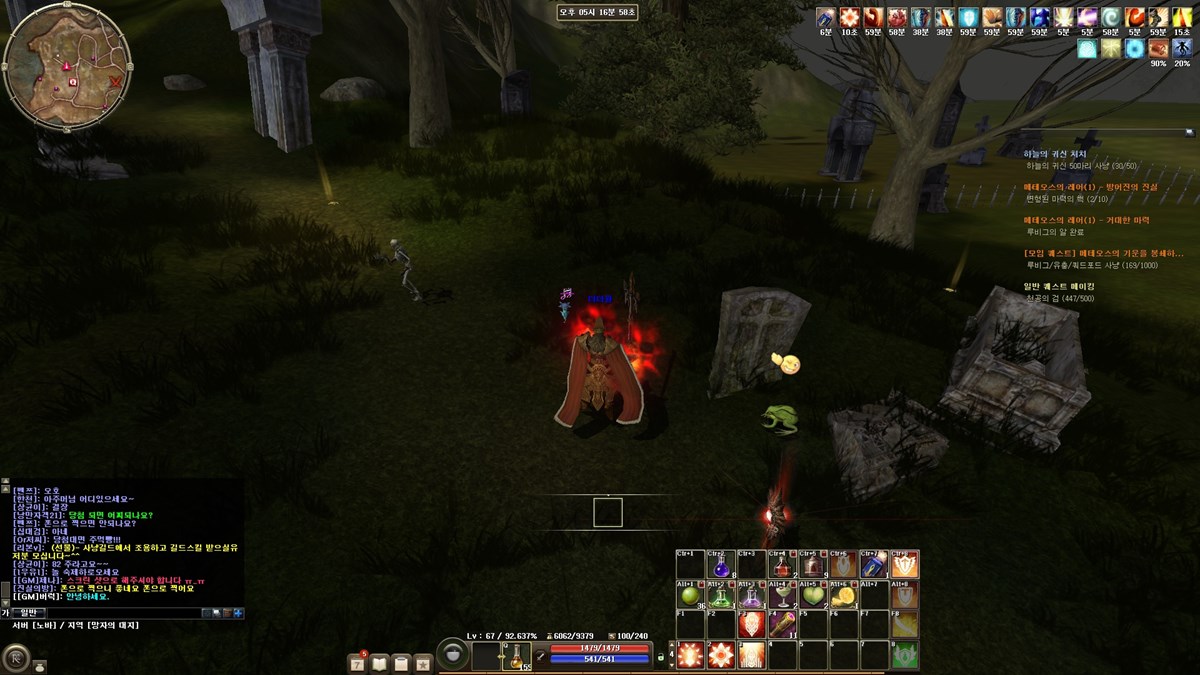The image size is (1200, 675).
Task: Use the green apple in Alt+1 slot
Action: (x=689, y=596)
